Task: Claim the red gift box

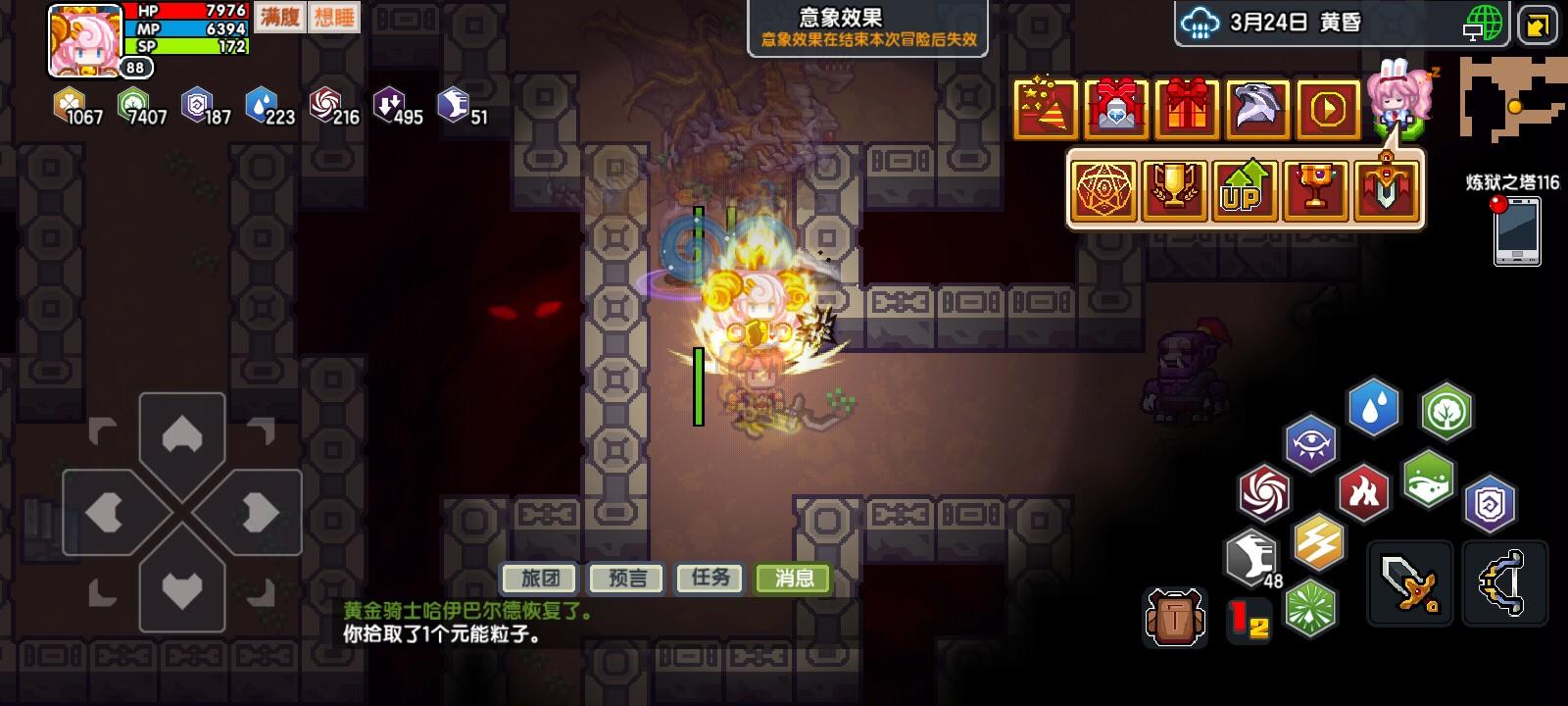Action: (1187, 110)
